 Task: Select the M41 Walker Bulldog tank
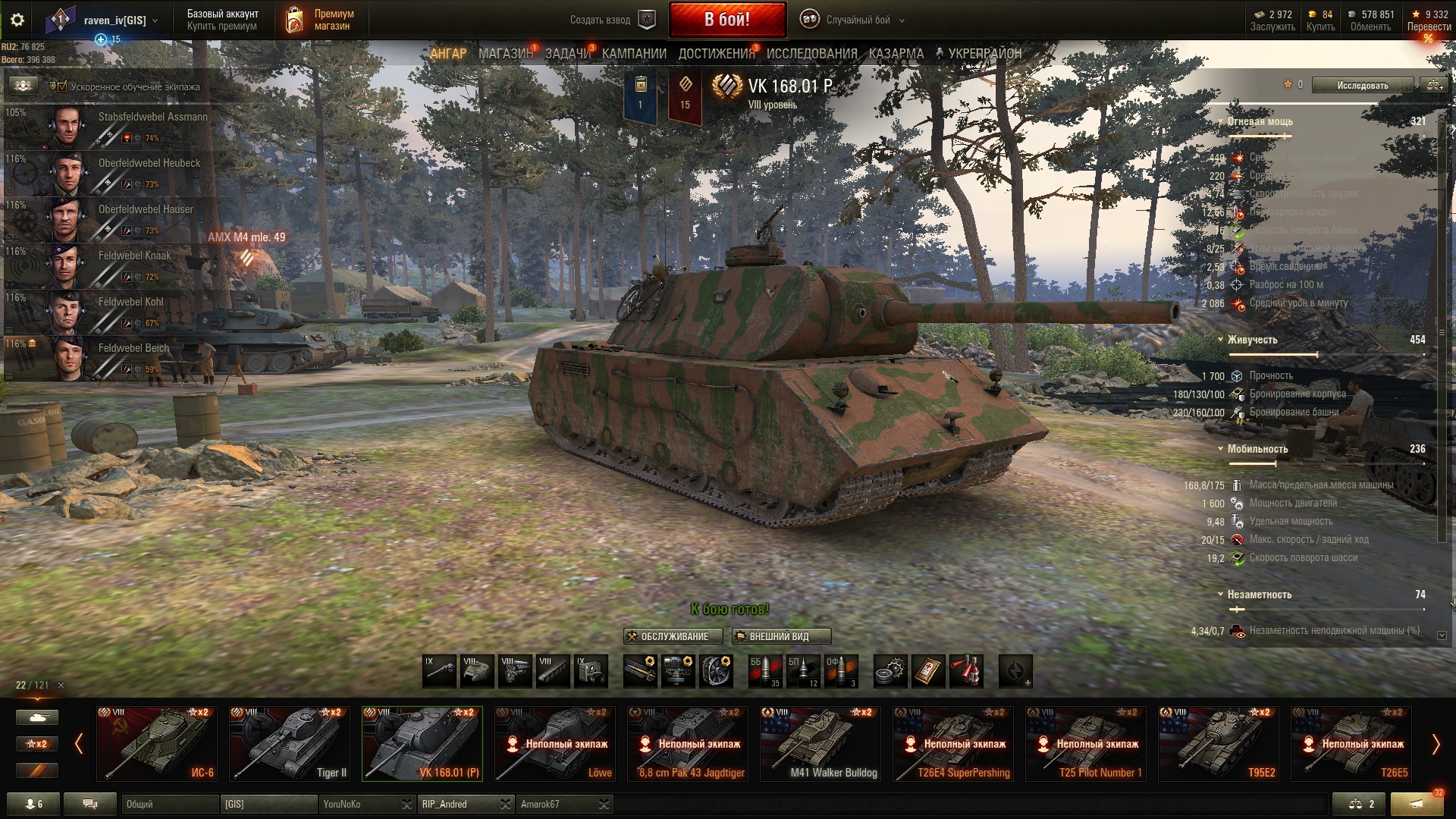click(x=821, y=744)
